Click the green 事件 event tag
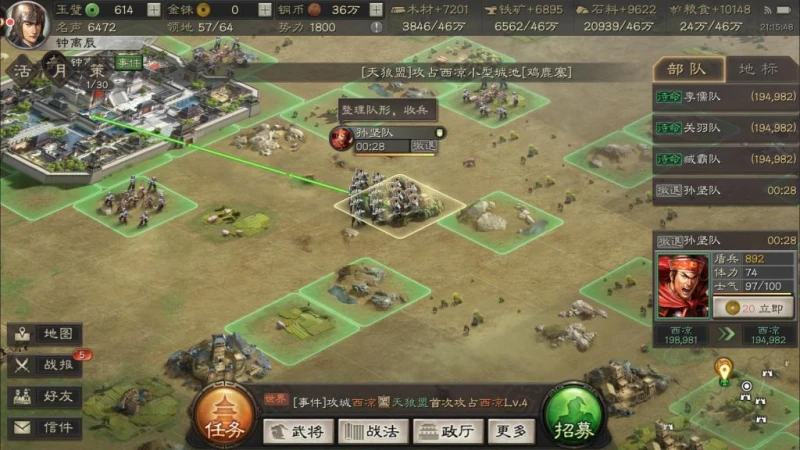 (x=129, y=62)
